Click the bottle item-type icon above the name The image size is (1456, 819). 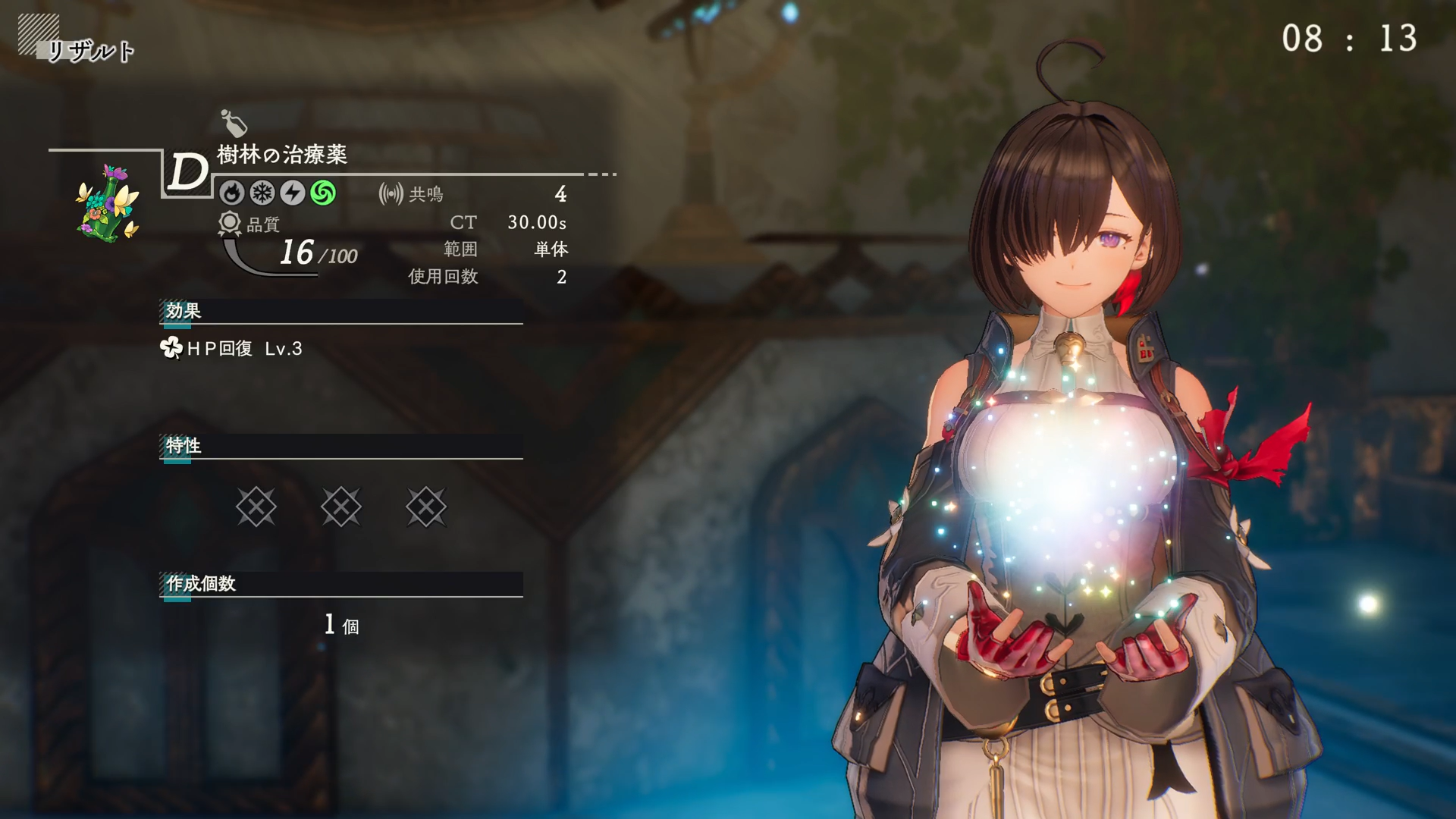coord(234,123)
